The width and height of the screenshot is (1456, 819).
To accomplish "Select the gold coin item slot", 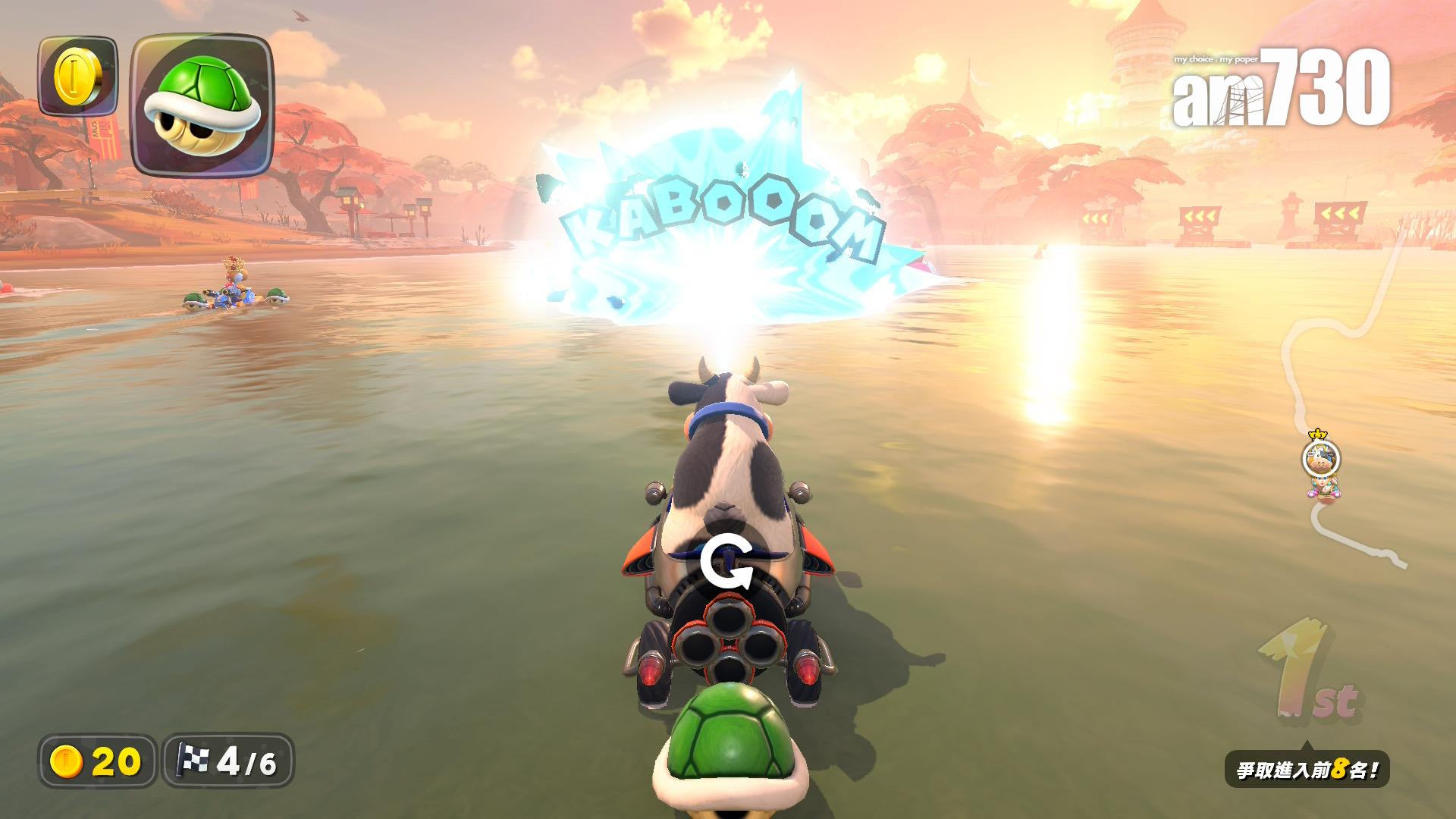I will click(x=77, y=77).
